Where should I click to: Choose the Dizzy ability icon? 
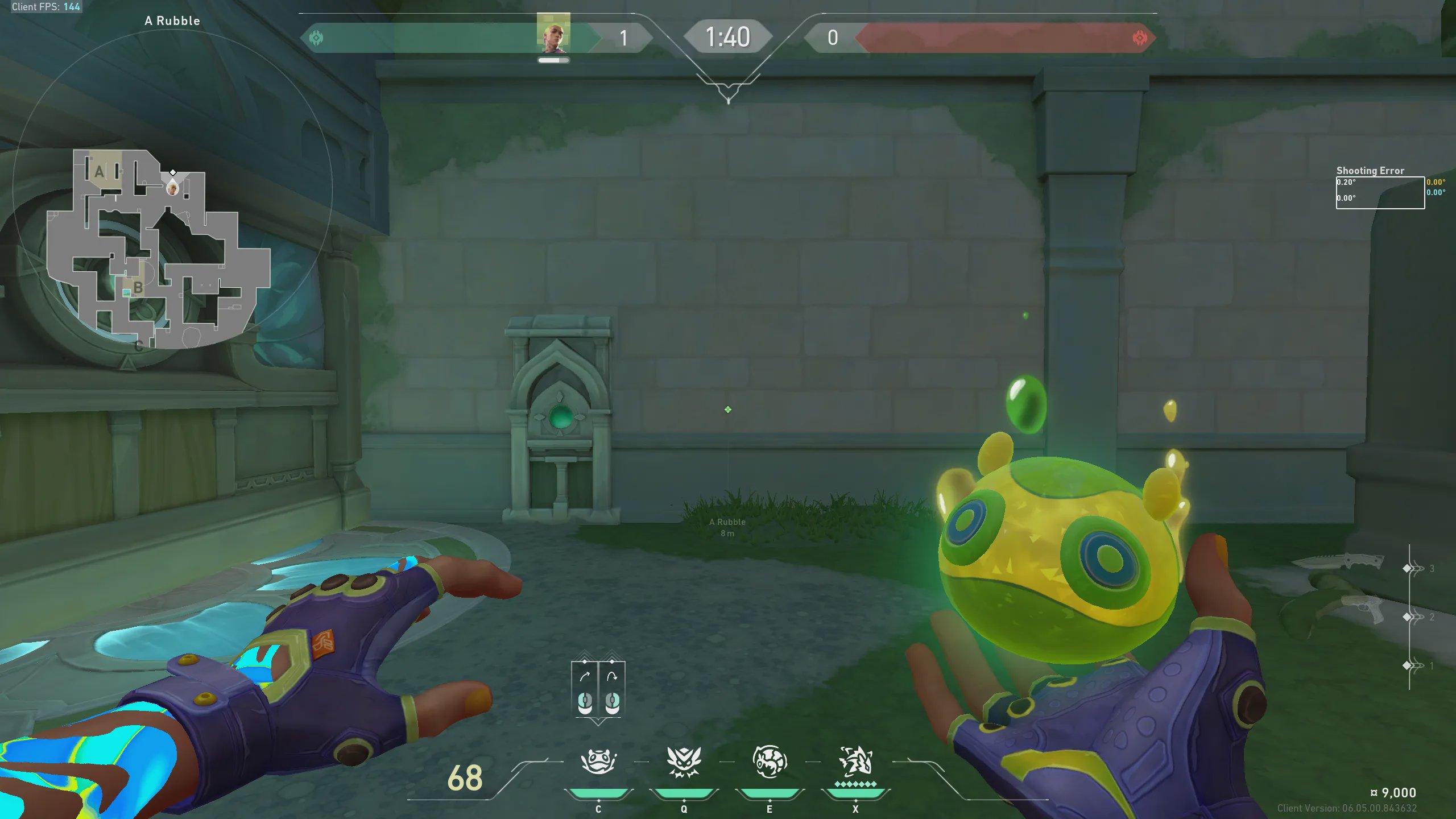(x=770, y=761)
